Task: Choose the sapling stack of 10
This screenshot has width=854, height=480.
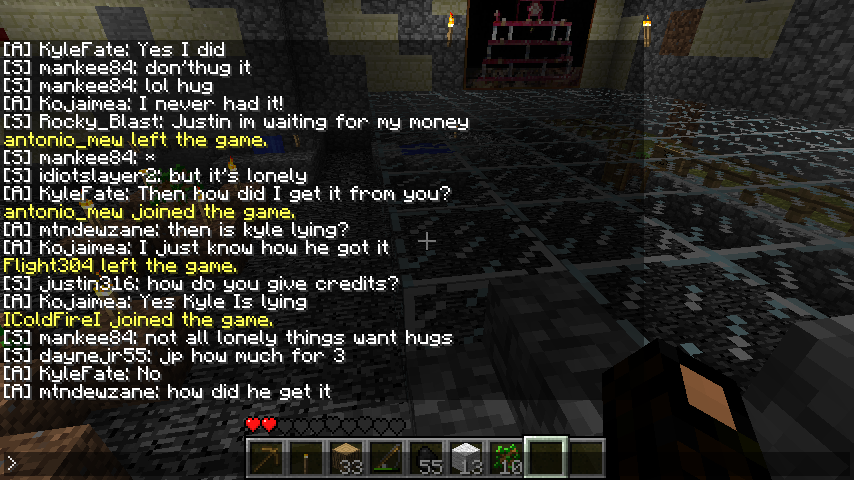Action: pos(506,459)
